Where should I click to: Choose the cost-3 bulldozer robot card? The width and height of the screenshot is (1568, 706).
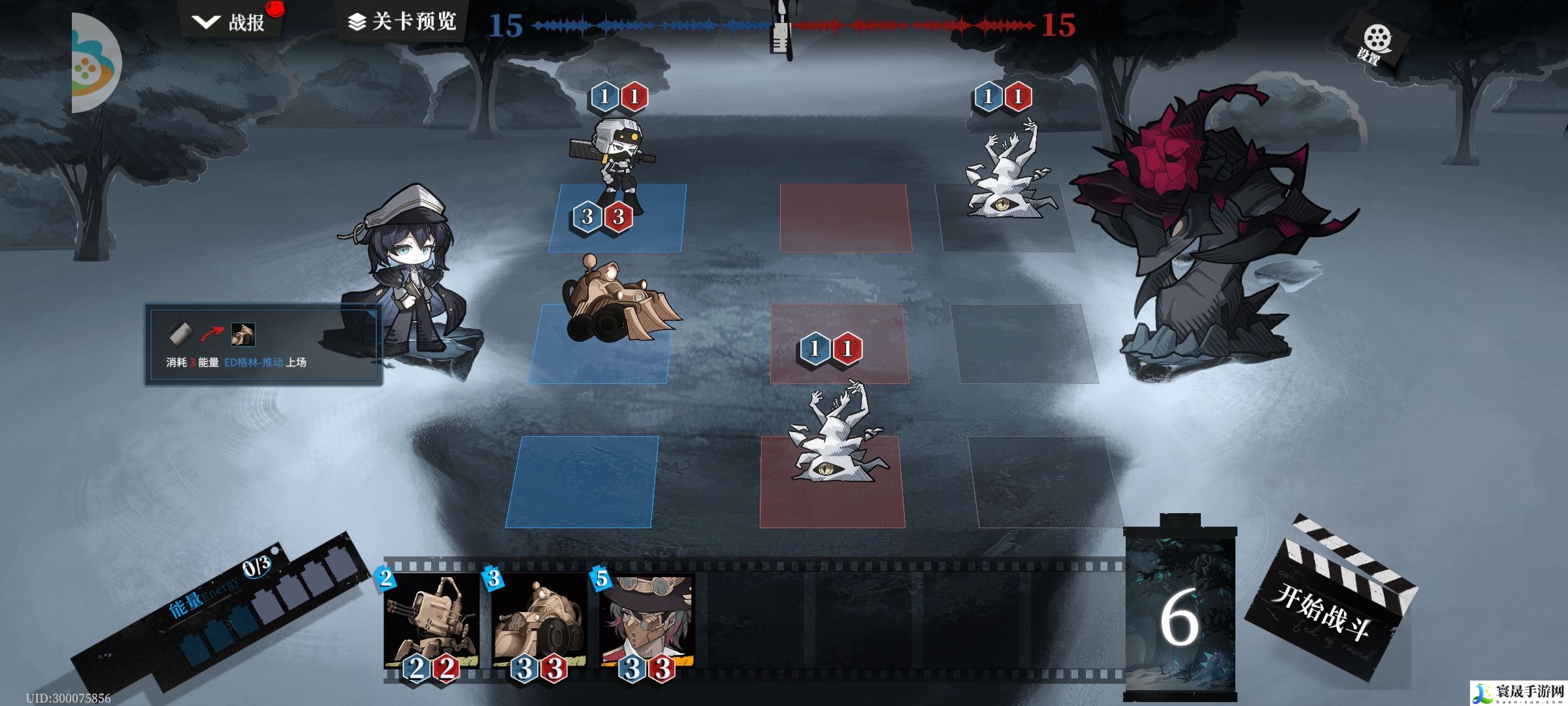[539, 621]
